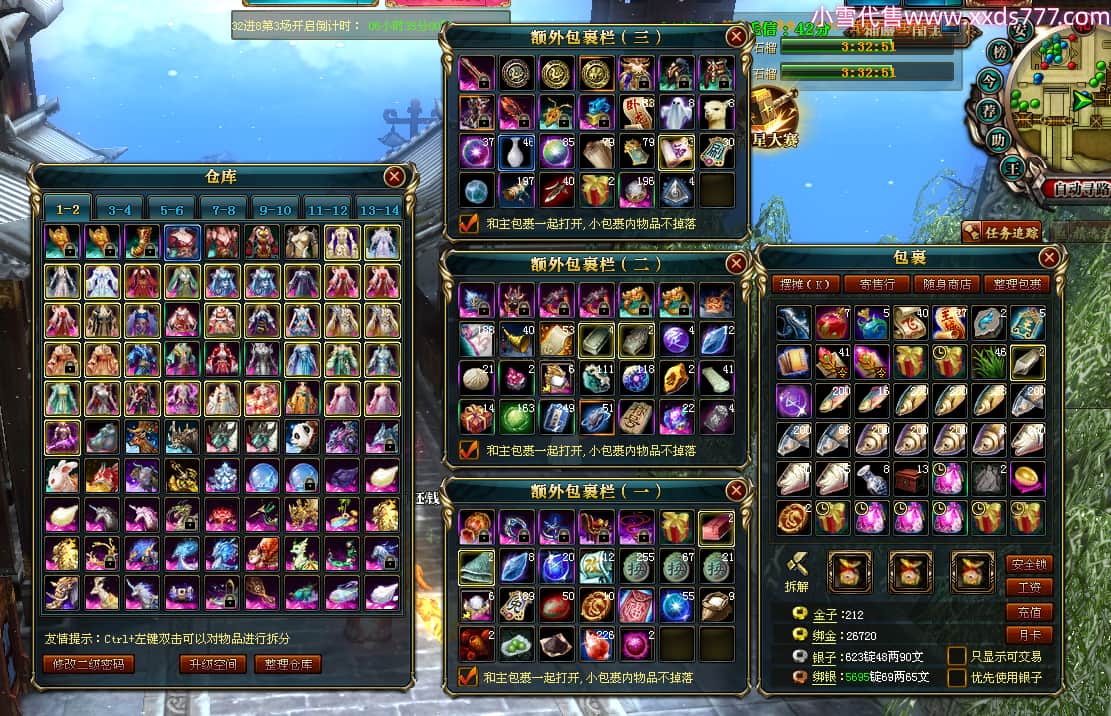
Task: Select the panda pet in warehouse
Action: (301, 437)
